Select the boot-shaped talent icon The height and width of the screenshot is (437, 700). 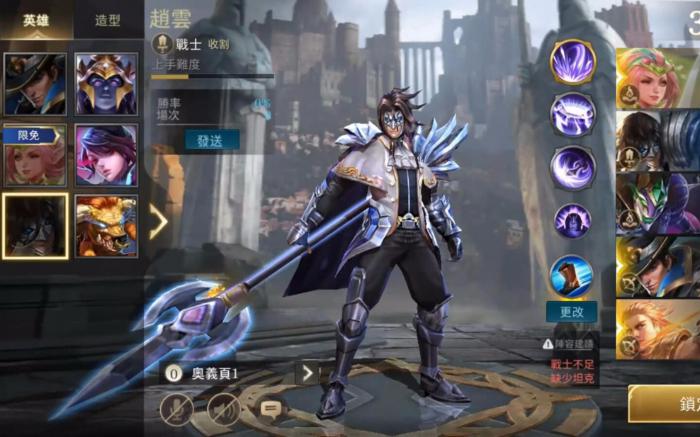[572, 276]
